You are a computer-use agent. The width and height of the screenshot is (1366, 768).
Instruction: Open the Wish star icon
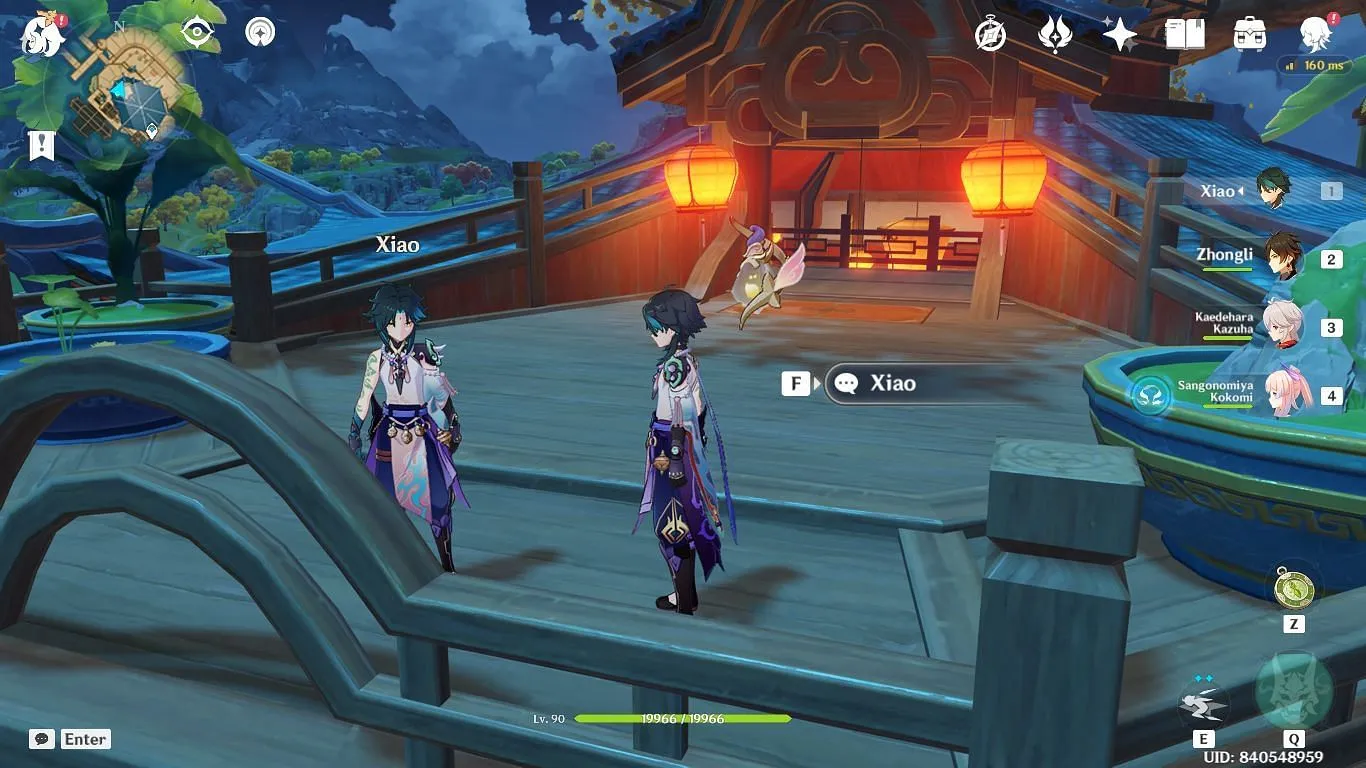click(1119, 35)
